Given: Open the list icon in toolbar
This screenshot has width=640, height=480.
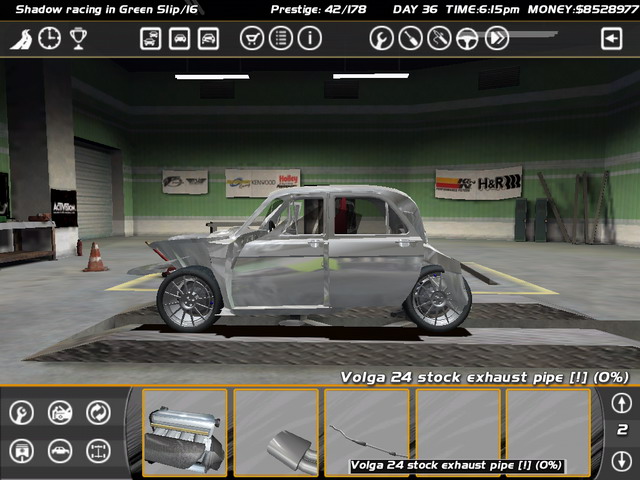Looking at the screenshot, I should tap(281, 39).
